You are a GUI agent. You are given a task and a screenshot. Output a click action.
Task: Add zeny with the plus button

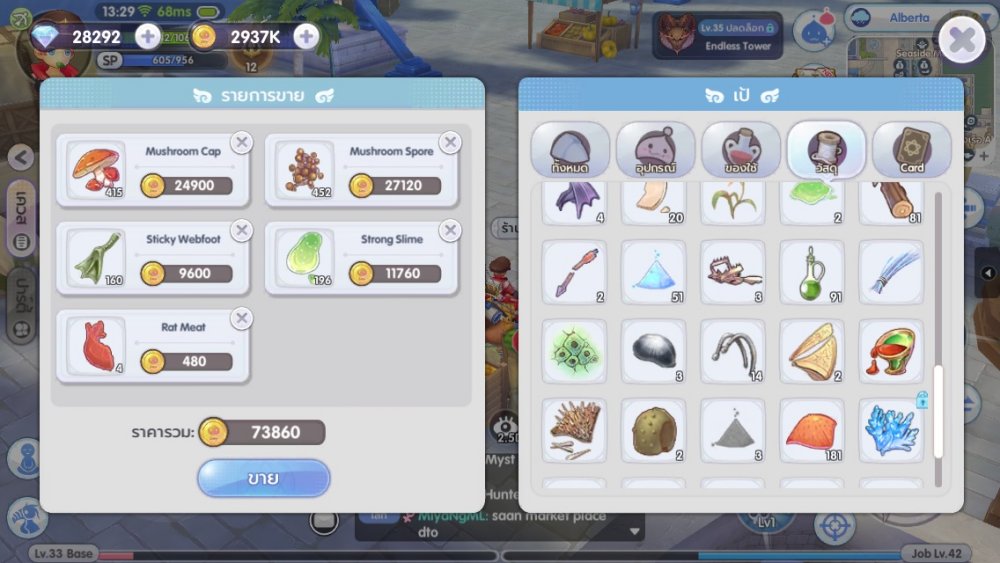click(x=305, y=37)
